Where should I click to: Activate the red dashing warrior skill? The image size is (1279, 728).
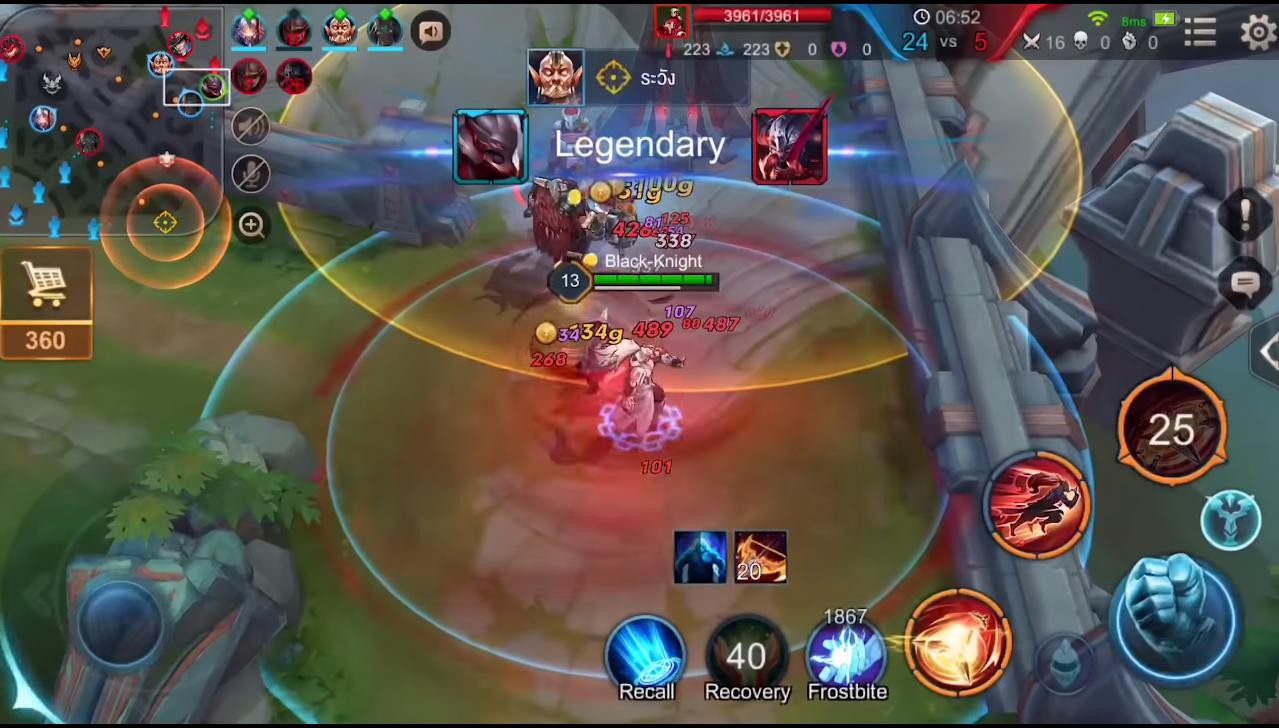(1037, 505)
